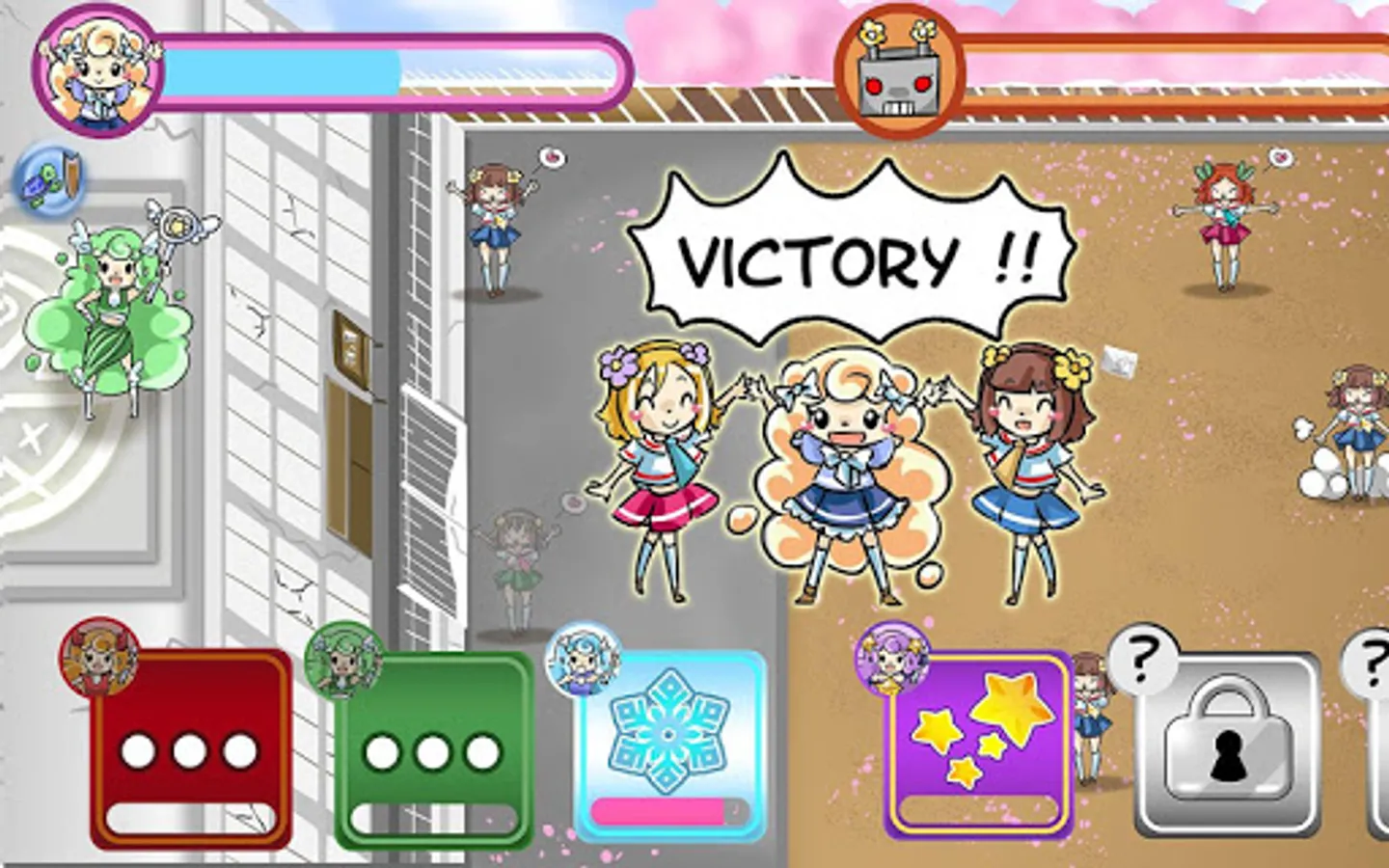This screenshot has width=1389, height=868.
Task: Tap the blue item orb near top-left
Action: pyautogui.click(x=50, y=179)
